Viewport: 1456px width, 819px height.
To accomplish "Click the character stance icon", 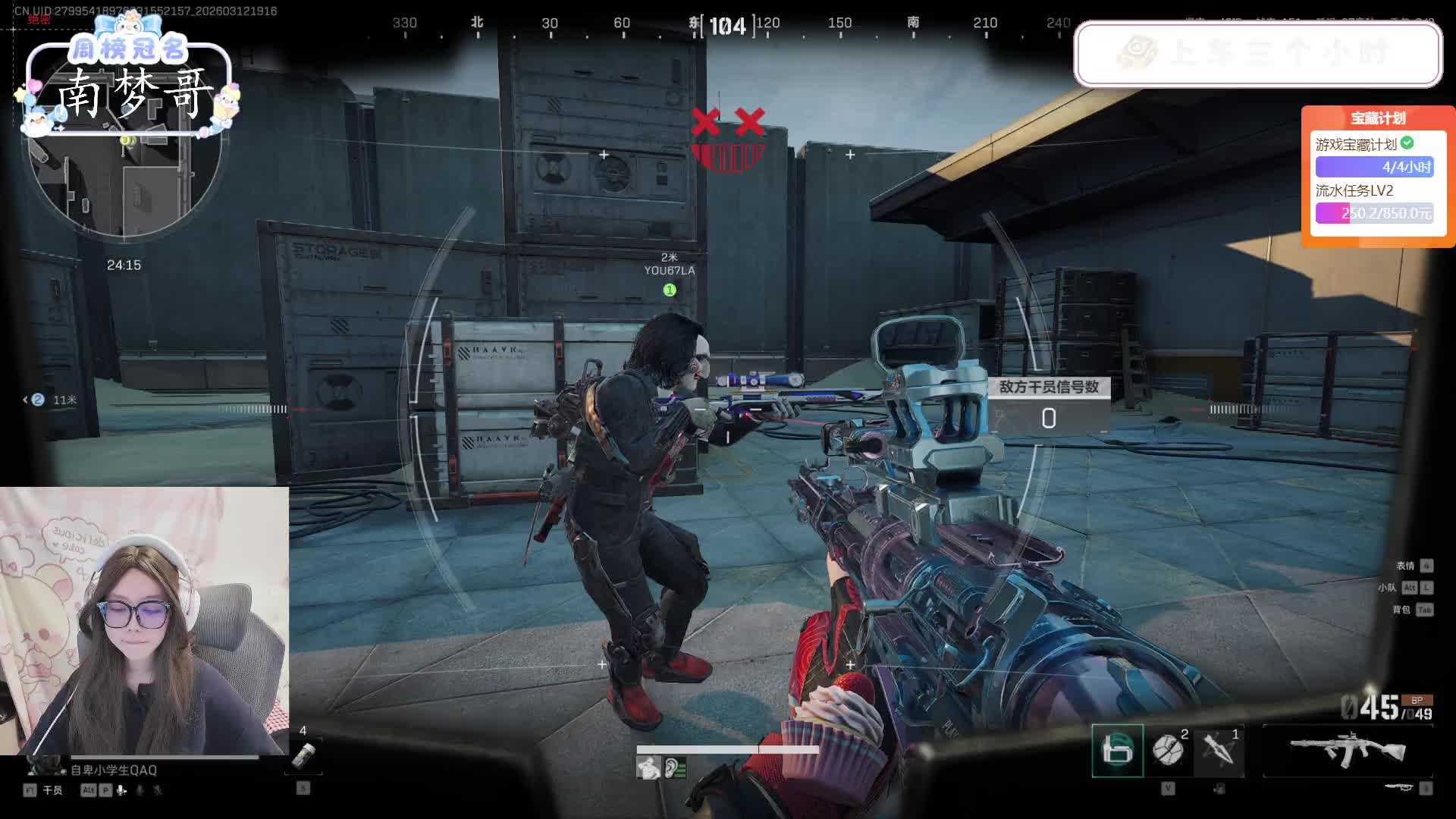I will pos(648,769).
